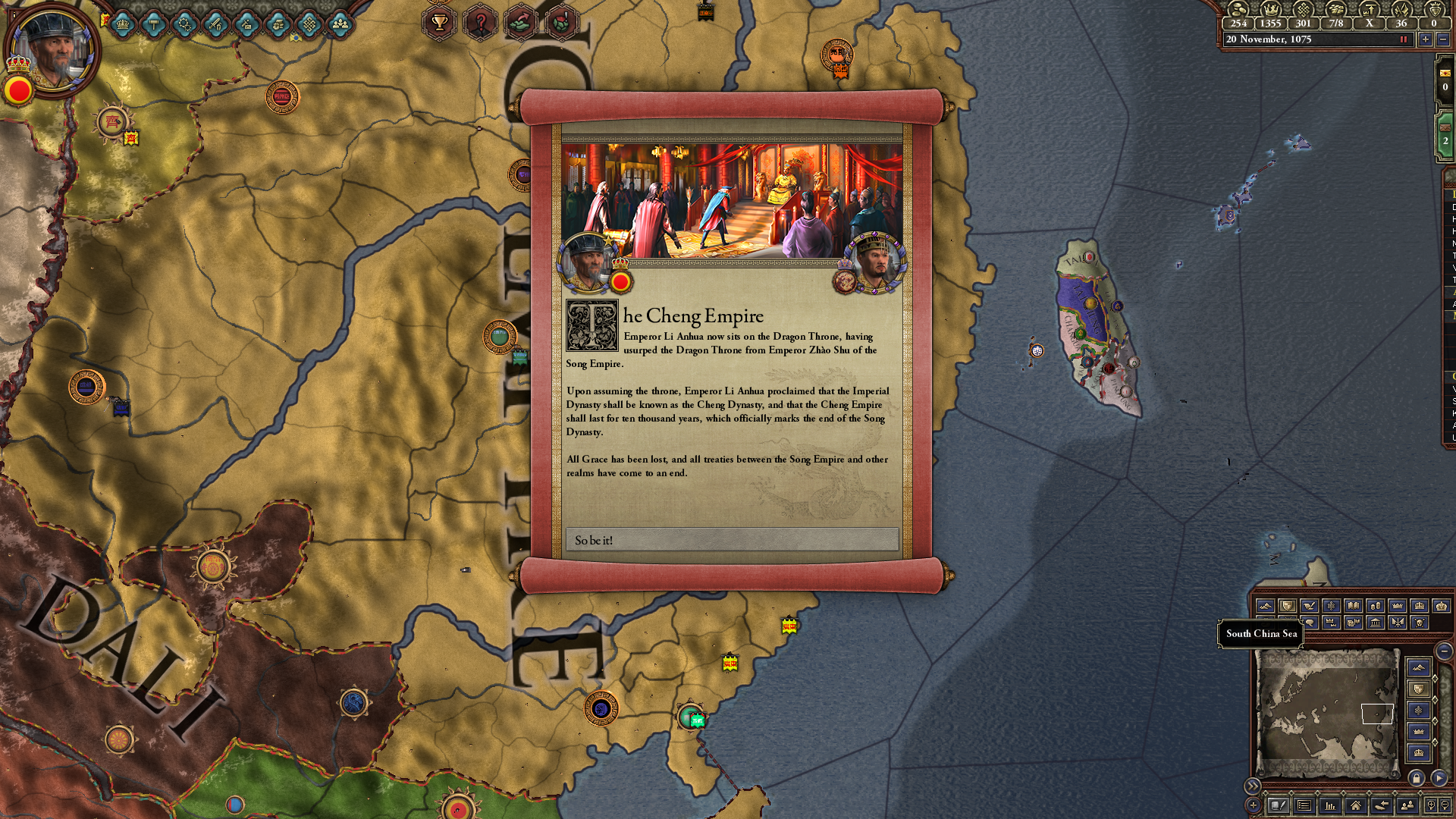Open the sword military tab at top left
Viewport: 1456px width, 819px height.
[215, 25]
